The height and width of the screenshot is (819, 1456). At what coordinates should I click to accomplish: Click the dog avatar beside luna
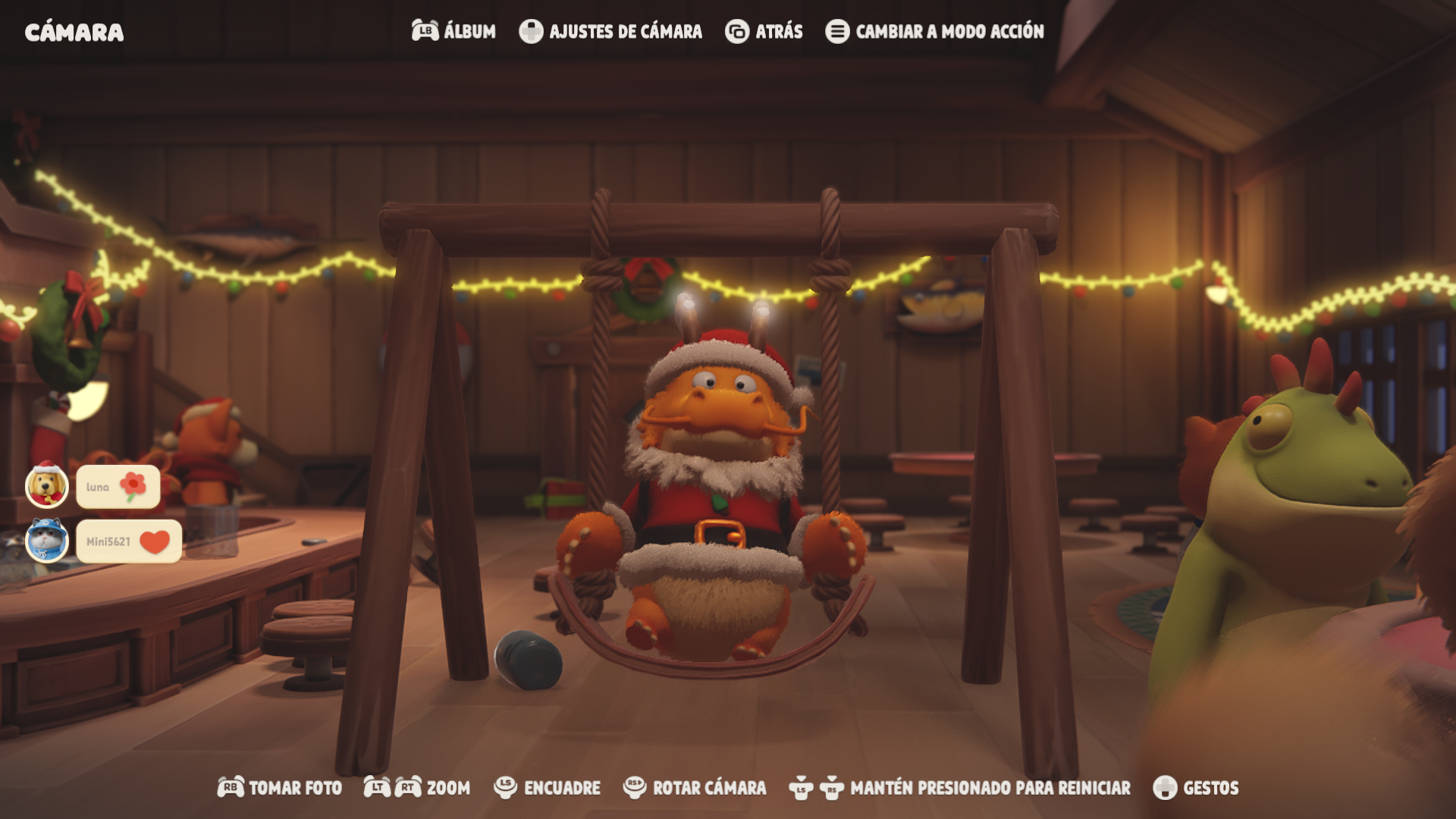pyautogui.click(x=47, y=486)
